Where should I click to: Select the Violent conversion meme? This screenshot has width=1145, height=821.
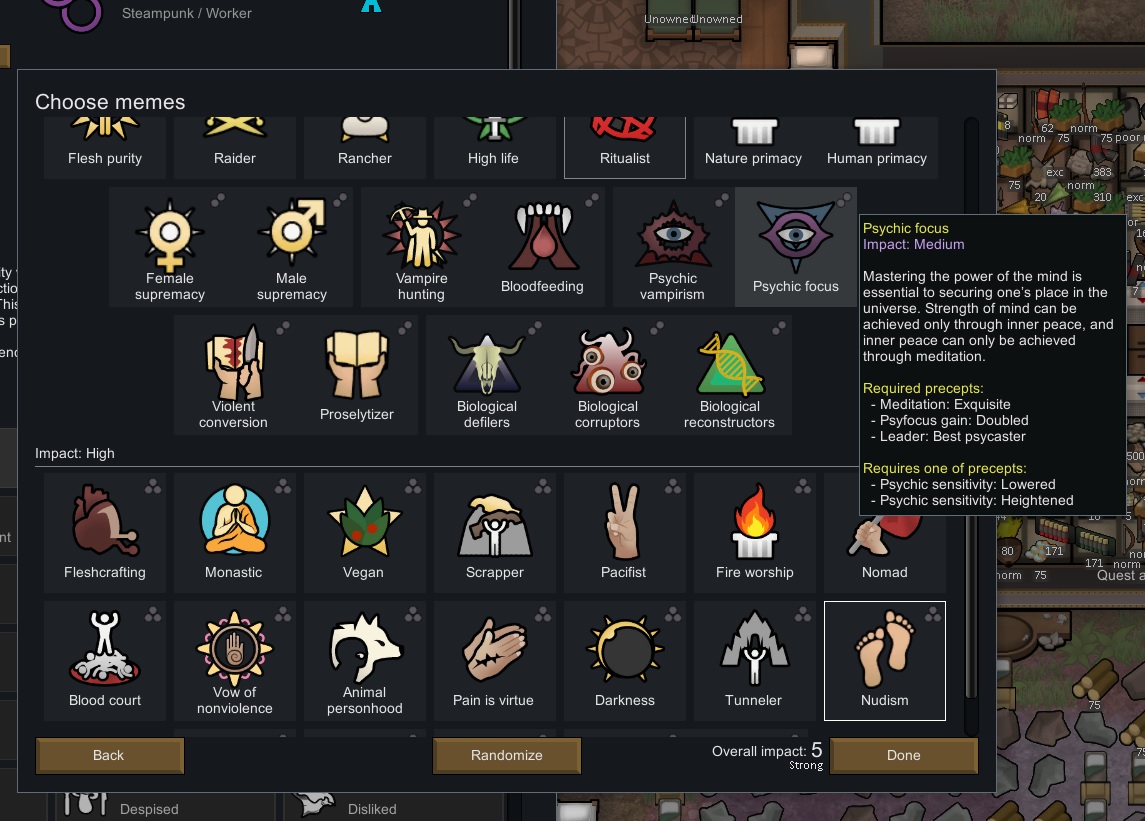(234, 375)
